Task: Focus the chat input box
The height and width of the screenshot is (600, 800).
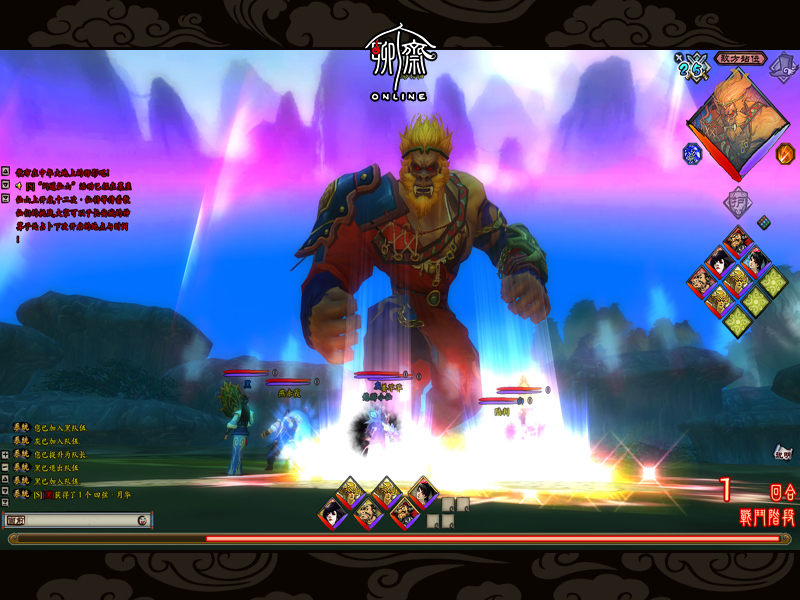Action: tap(70, 520)
